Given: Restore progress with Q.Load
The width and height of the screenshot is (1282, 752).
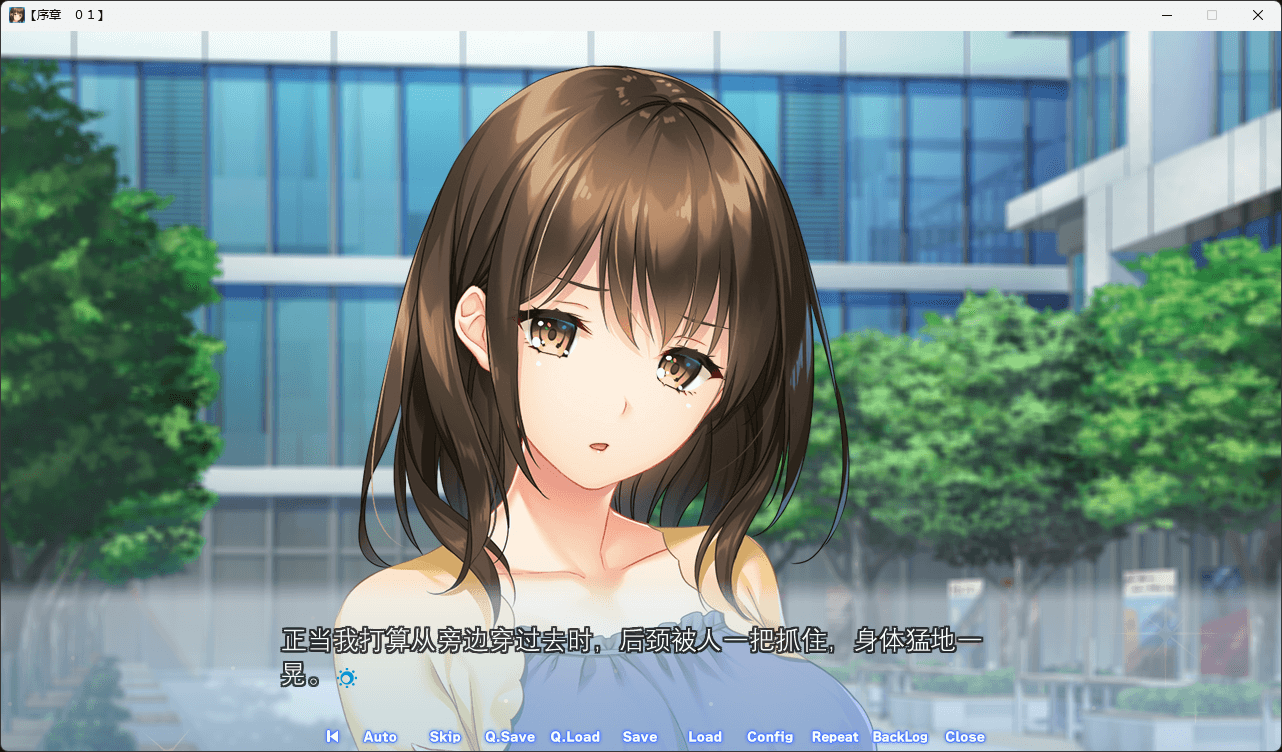Looking at the screenshot, I should 575,736.
